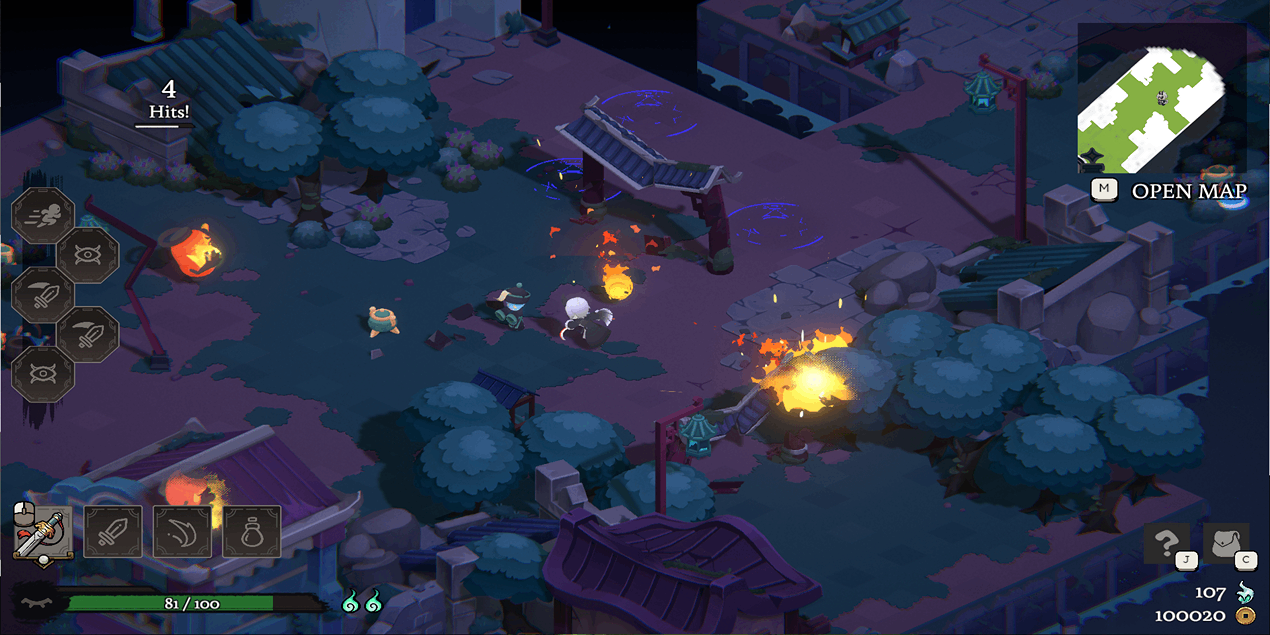Screen dimensions: 1270x635
Task: Open the inventory bag icon
Action: [1225, 544]
